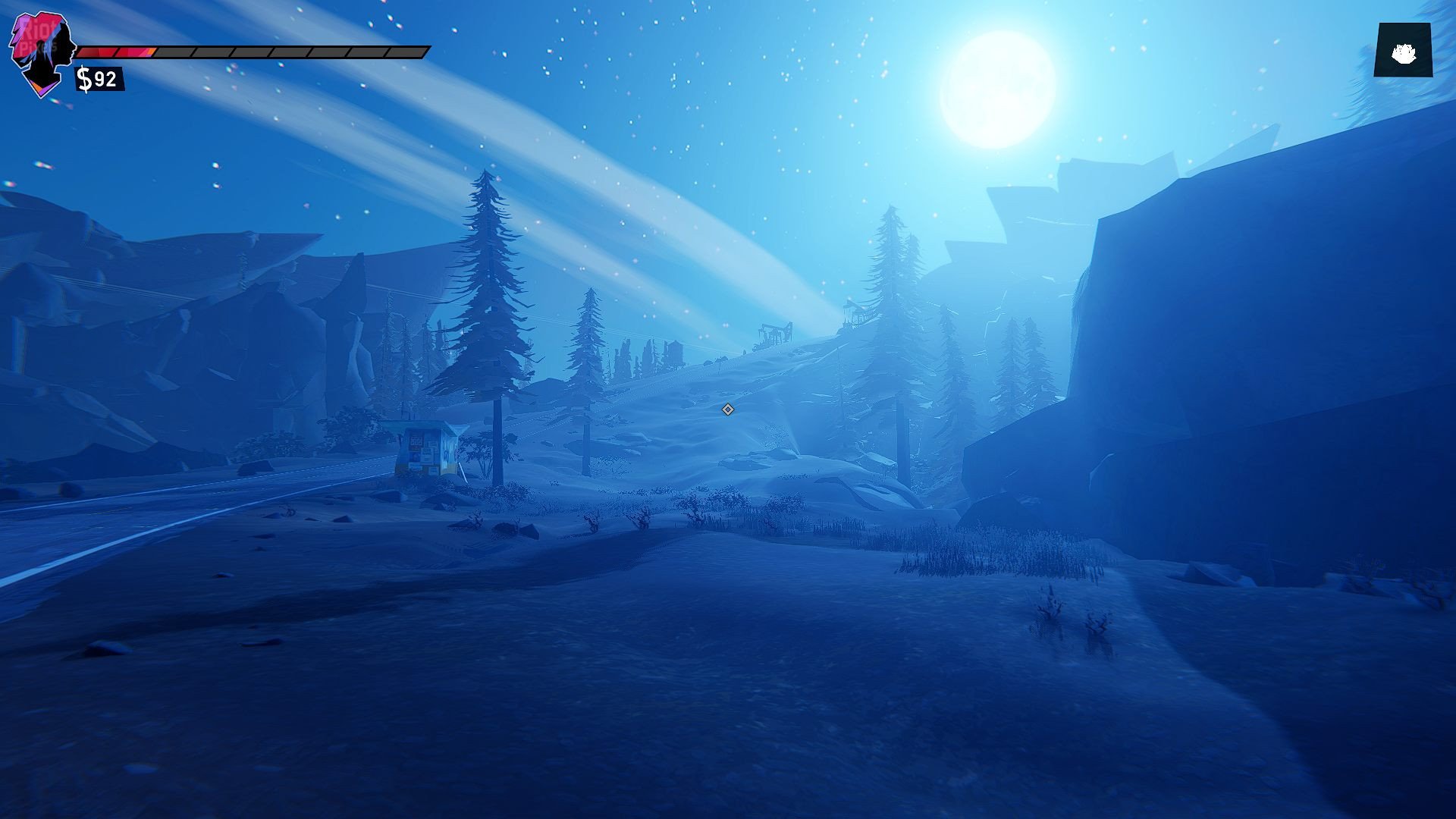Image resolution: width=1456 pixels, height=819 pixels.
Task: Click the pink-haired character portrait
Action: 43,53
